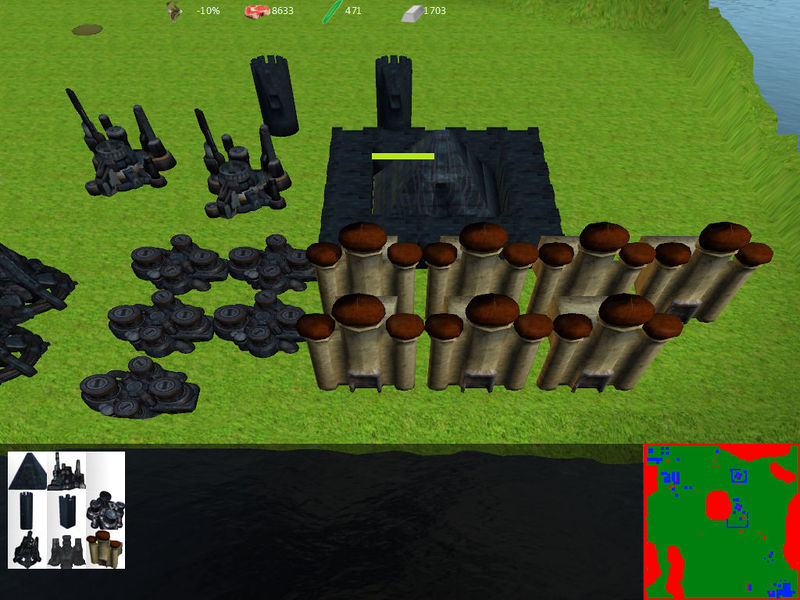The width and height of the screenshot is (800, 600).
Task: Choose the factory with smokestacks build icon
Action: pos(66,471)
